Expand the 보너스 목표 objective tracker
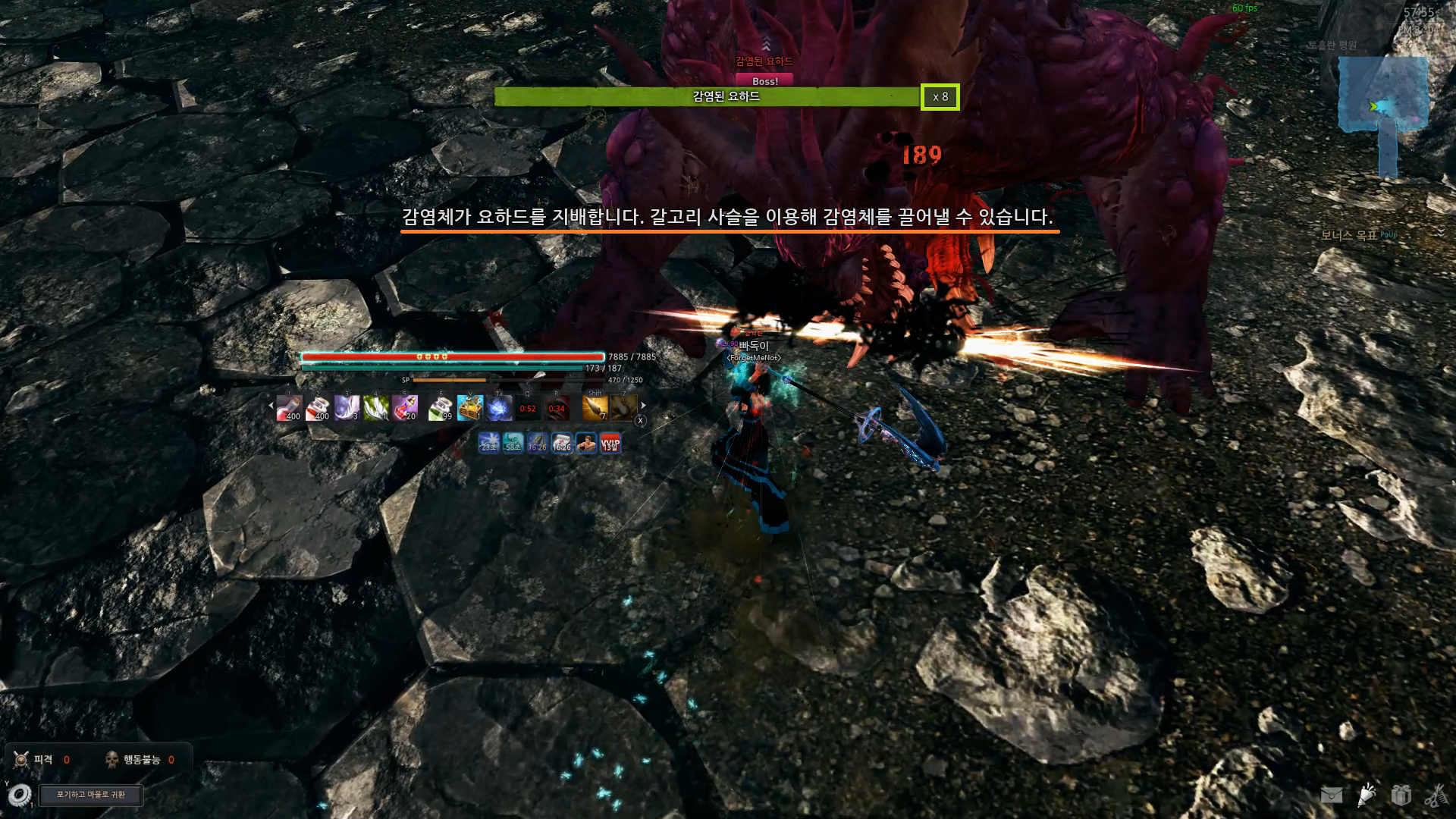The height and width of the screenshot is (819, 1456). [x=1440, y=233]
